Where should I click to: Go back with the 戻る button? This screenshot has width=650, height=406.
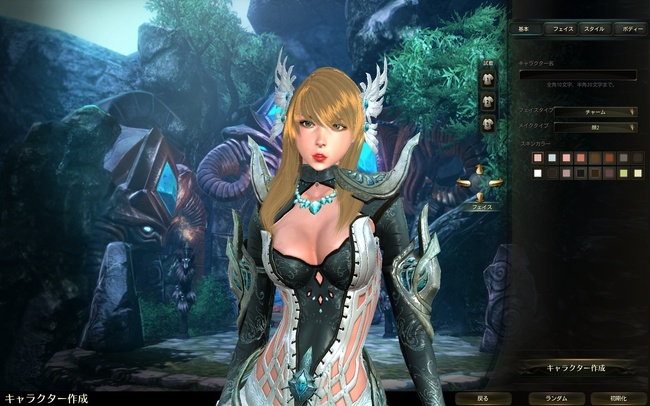click(483, 398)
